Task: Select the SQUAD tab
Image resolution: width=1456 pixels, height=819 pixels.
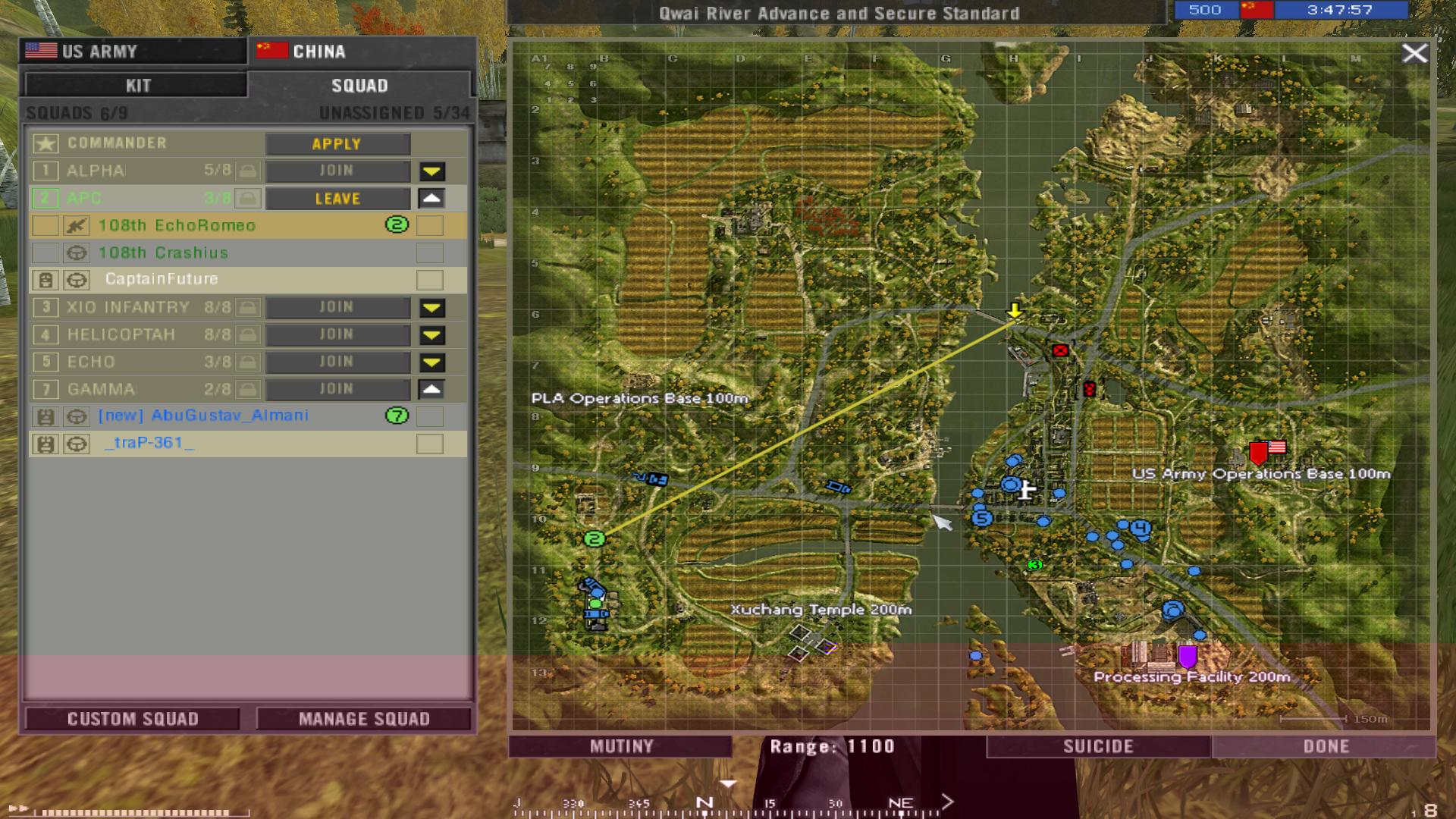Action: (x=359, y=86)
